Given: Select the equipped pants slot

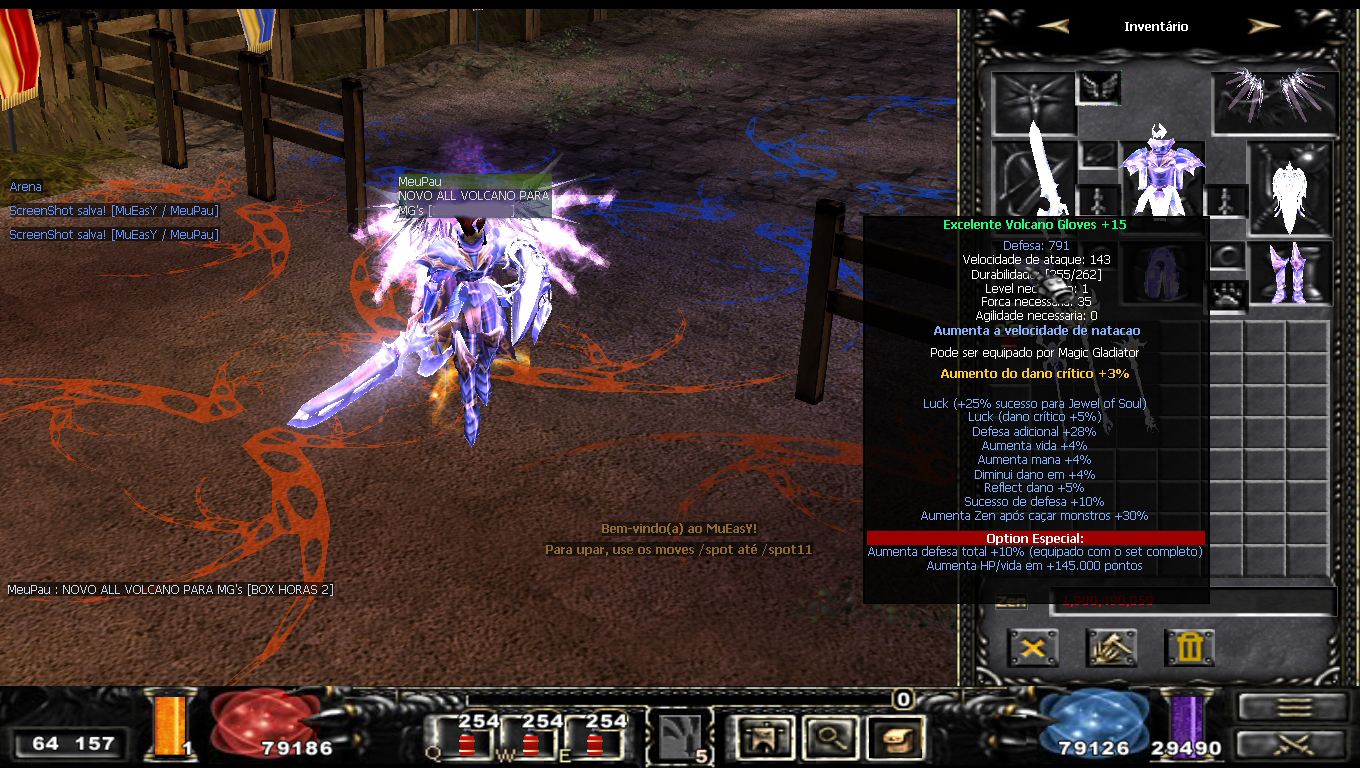Looking at the screenshot, I should [1161, 270].
